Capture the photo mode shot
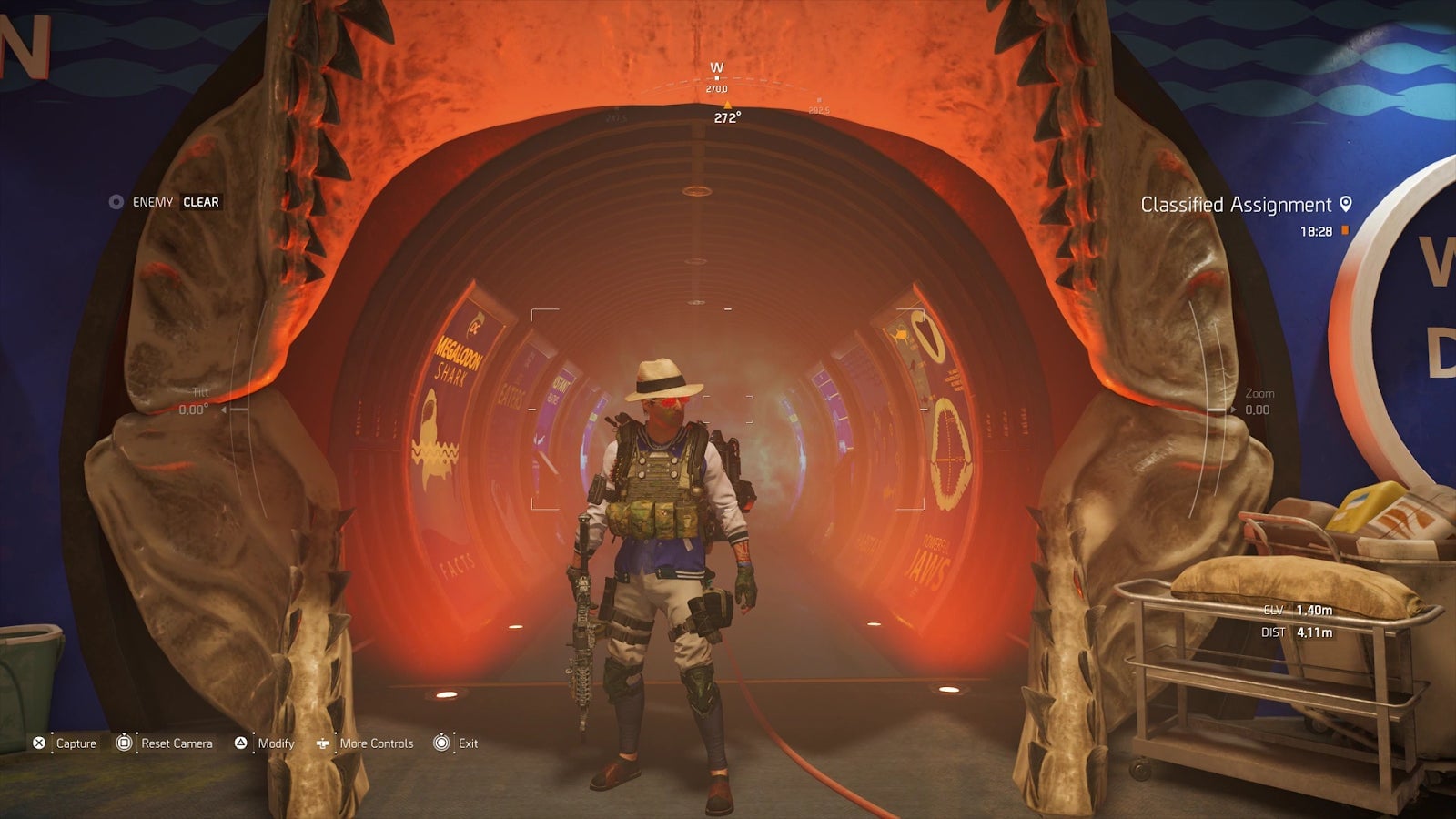The height and width of the screenshot is (819, 1456). click(65, 743)
